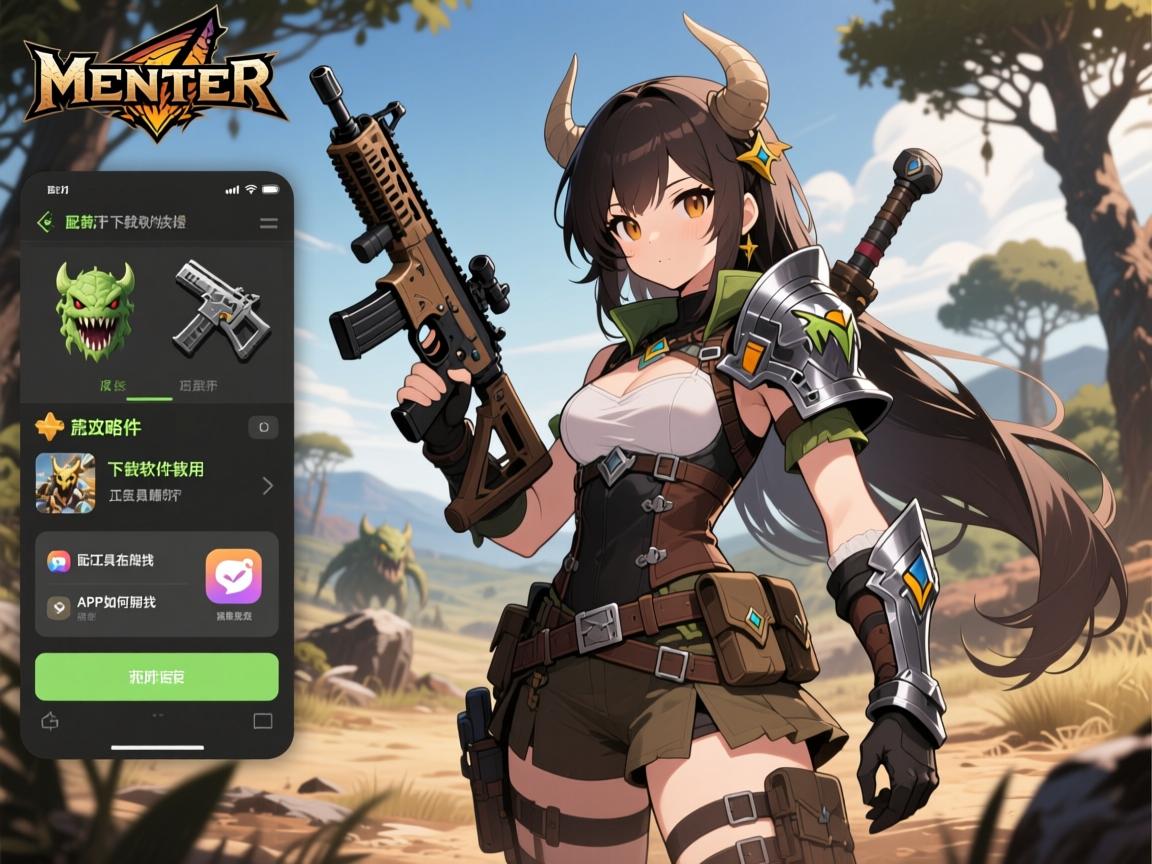This screenshot has height=864, width=1152.
Task: Open the hamburger menu in the phone panel
Action: [x=268, y=223]
